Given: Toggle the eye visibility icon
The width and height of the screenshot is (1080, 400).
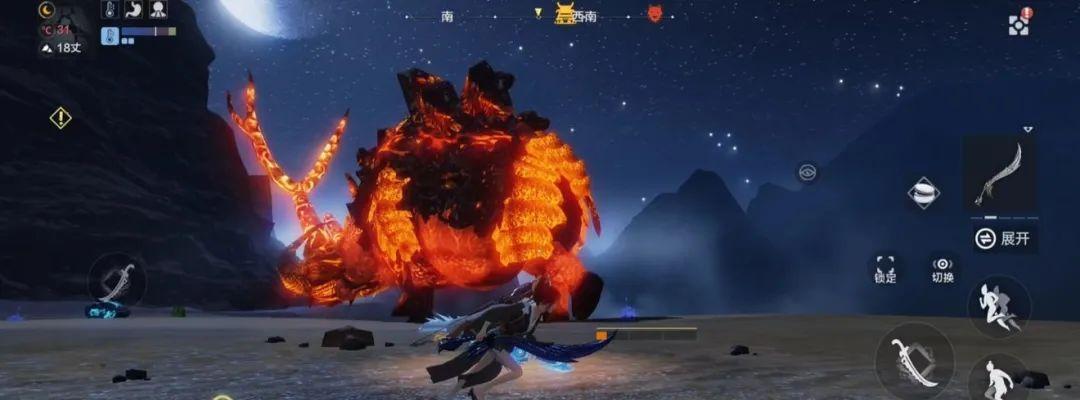Looking at the screenshot, I should tap(807, 173).
